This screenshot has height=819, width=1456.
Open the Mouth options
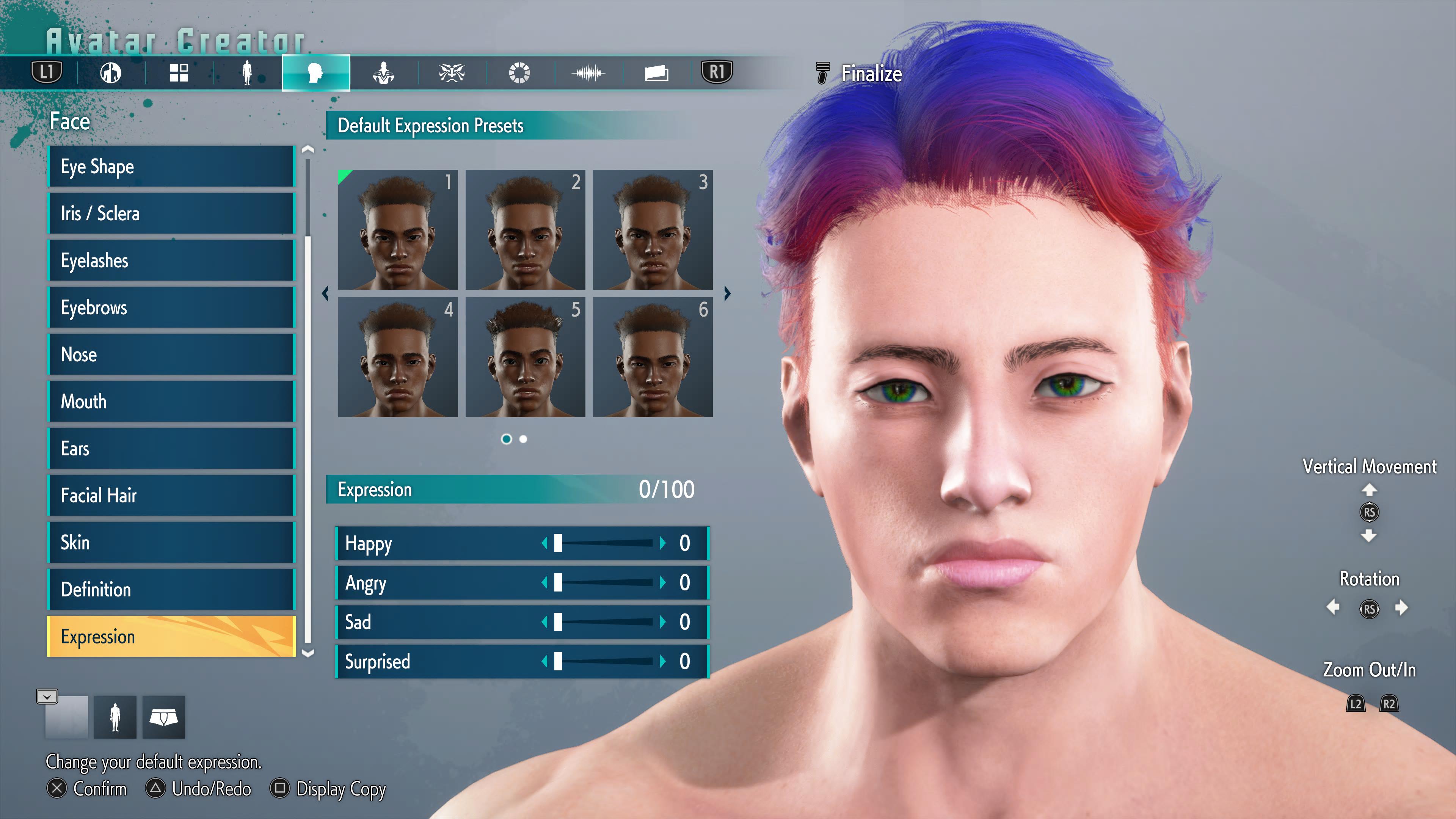point(171,402)
